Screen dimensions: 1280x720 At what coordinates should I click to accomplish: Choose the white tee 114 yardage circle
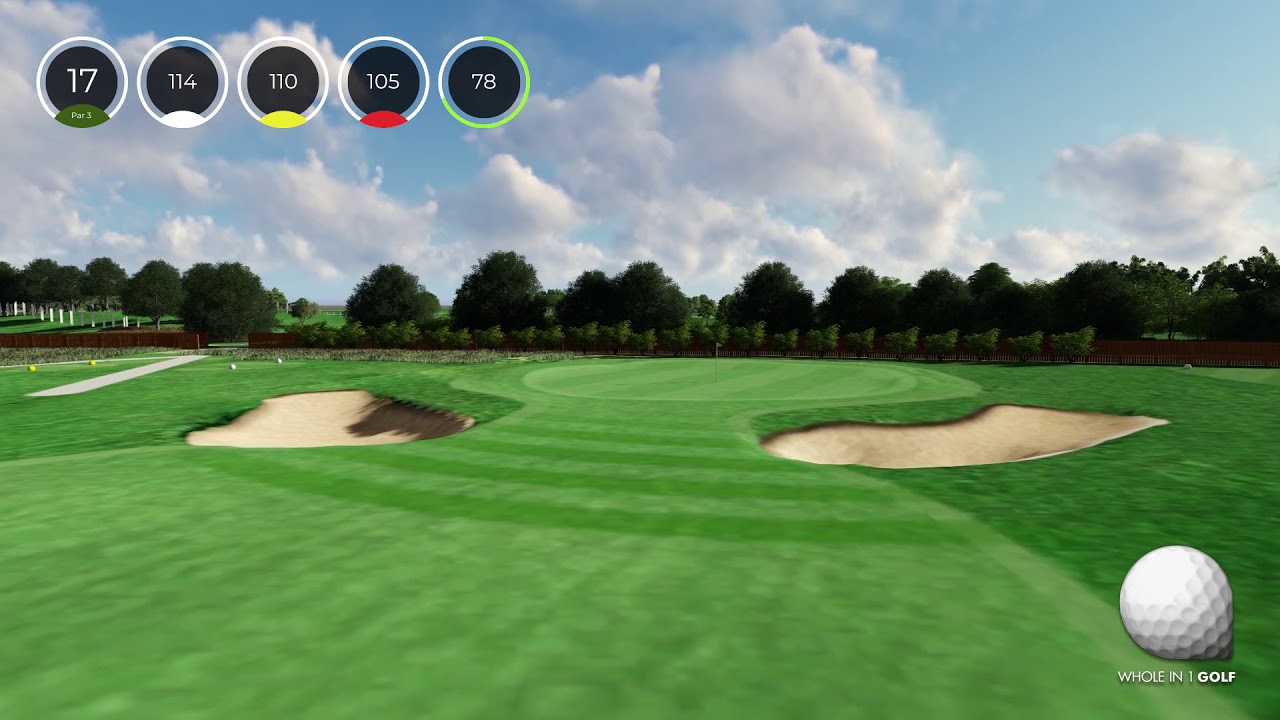(x=182, y=82)
